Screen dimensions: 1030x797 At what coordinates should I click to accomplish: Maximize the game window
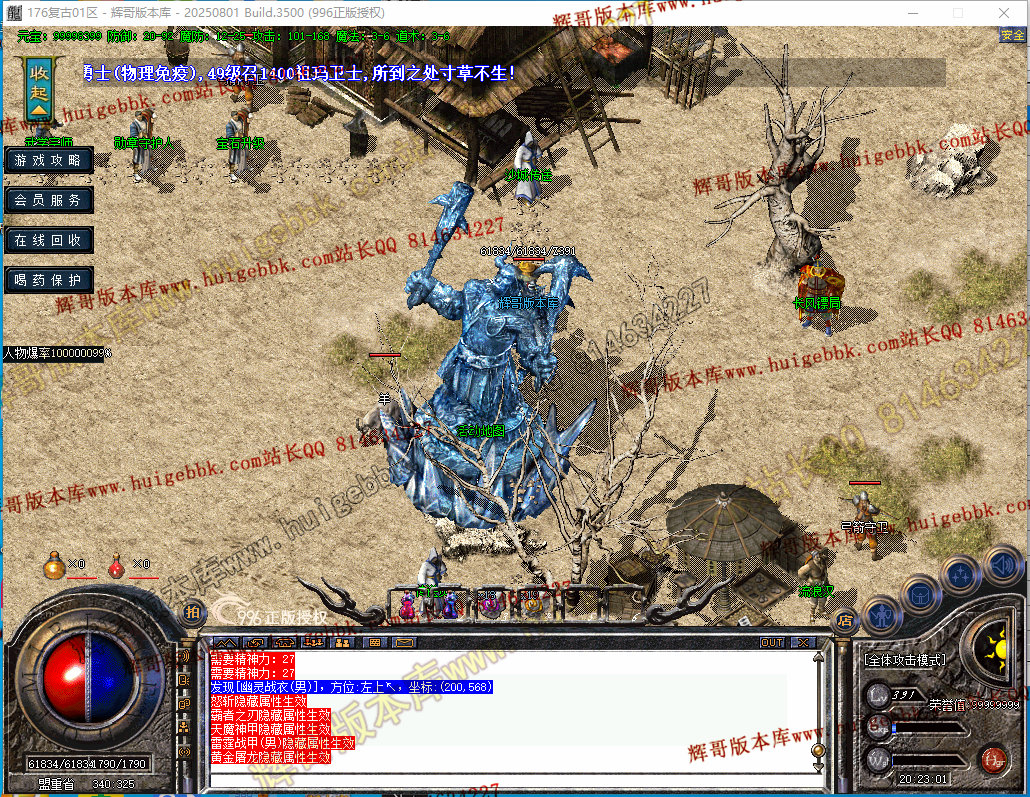point(958,13)
